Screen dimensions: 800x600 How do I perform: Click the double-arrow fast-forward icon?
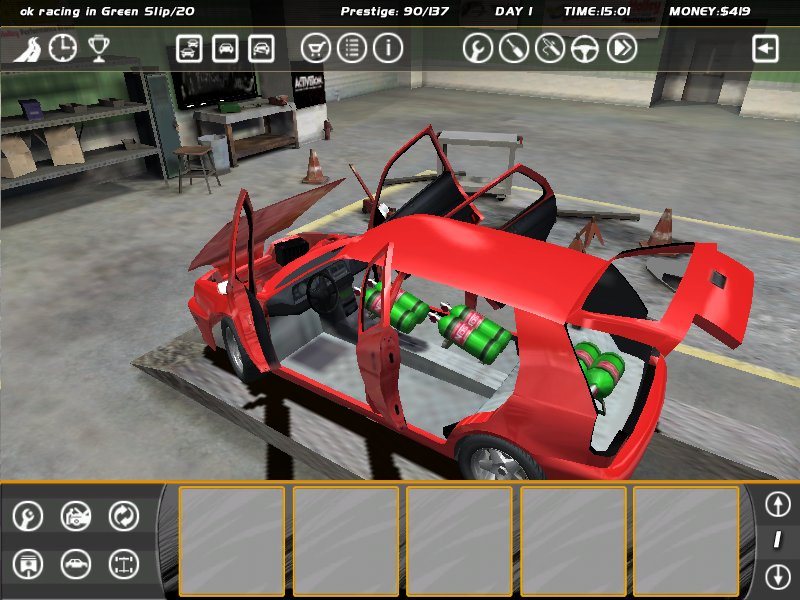tap(622, 48)
